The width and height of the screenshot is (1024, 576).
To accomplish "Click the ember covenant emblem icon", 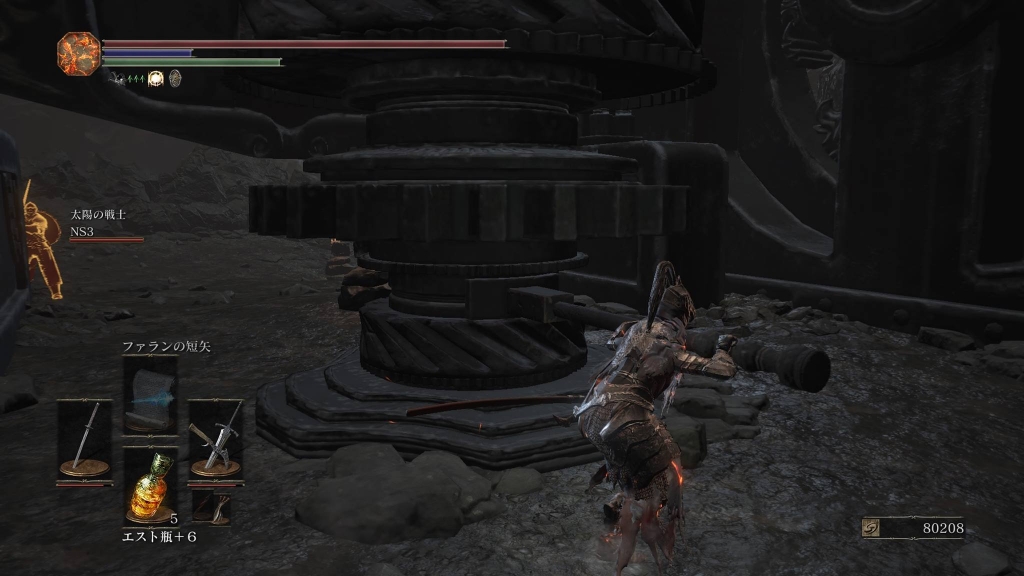I will 78,52.
